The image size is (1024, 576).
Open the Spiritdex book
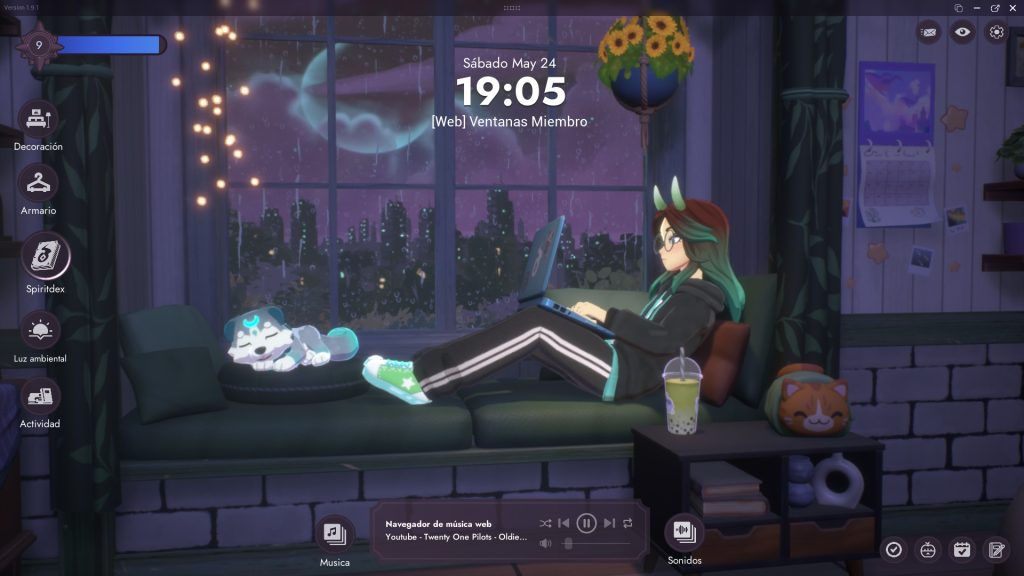[45, 257]
